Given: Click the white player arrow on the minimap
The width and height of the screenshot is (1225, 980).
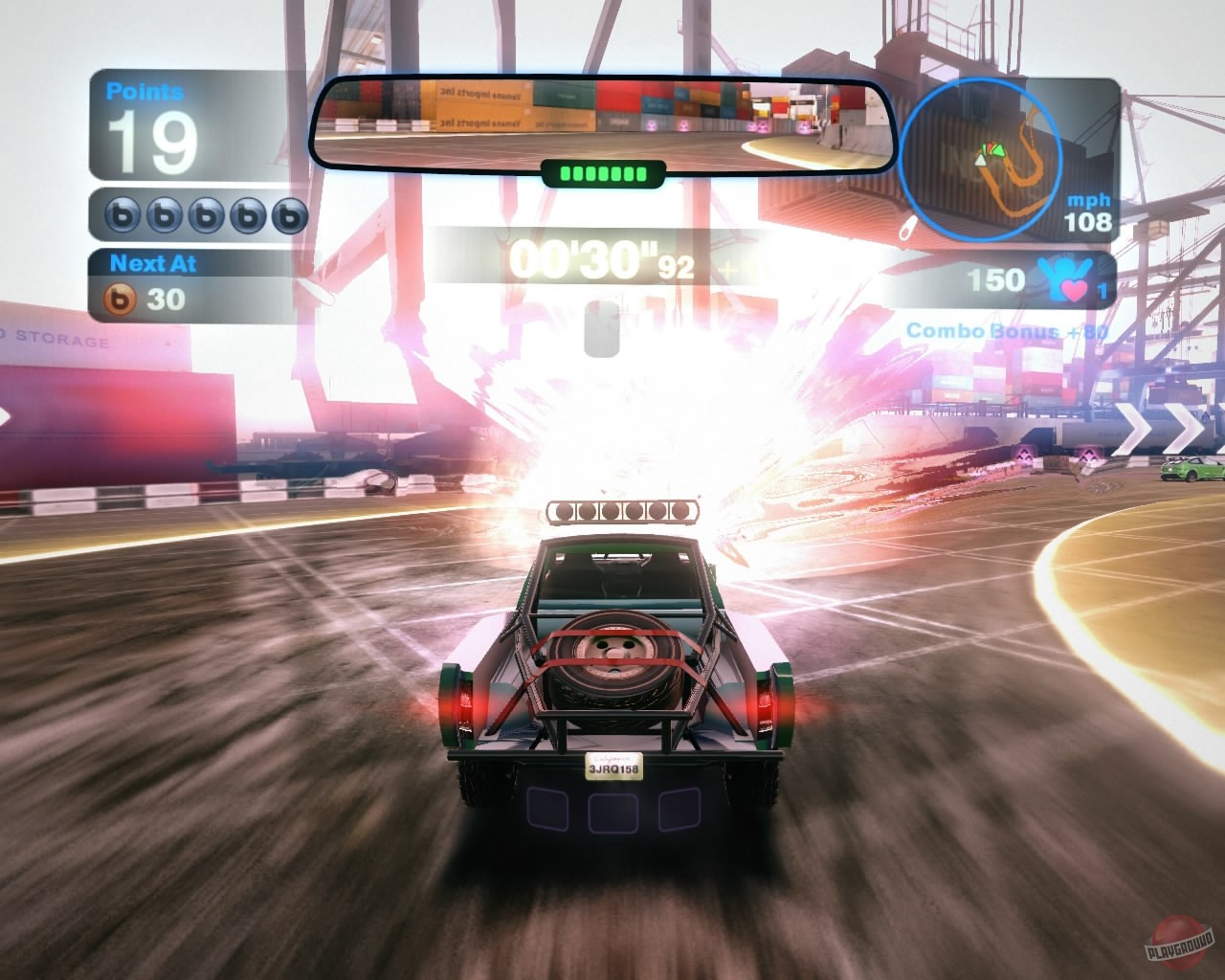Looking at the screenshot, I should tap(980, 160).
